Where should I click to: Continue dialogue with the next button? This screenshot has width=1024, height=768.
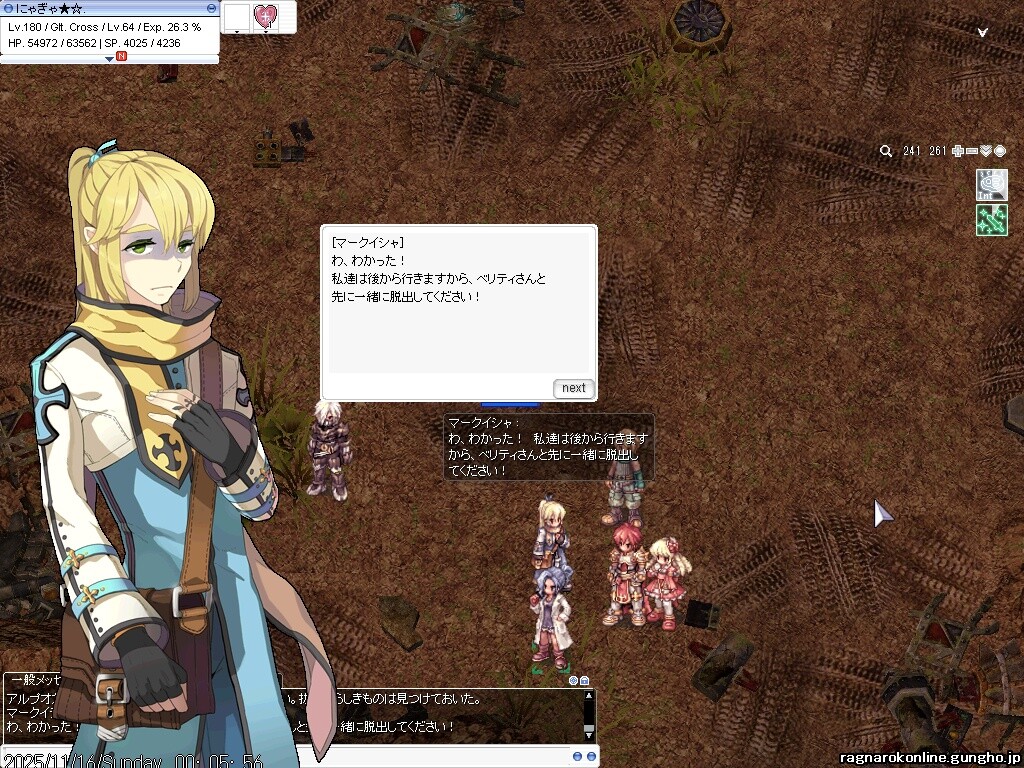pos(573,388)
